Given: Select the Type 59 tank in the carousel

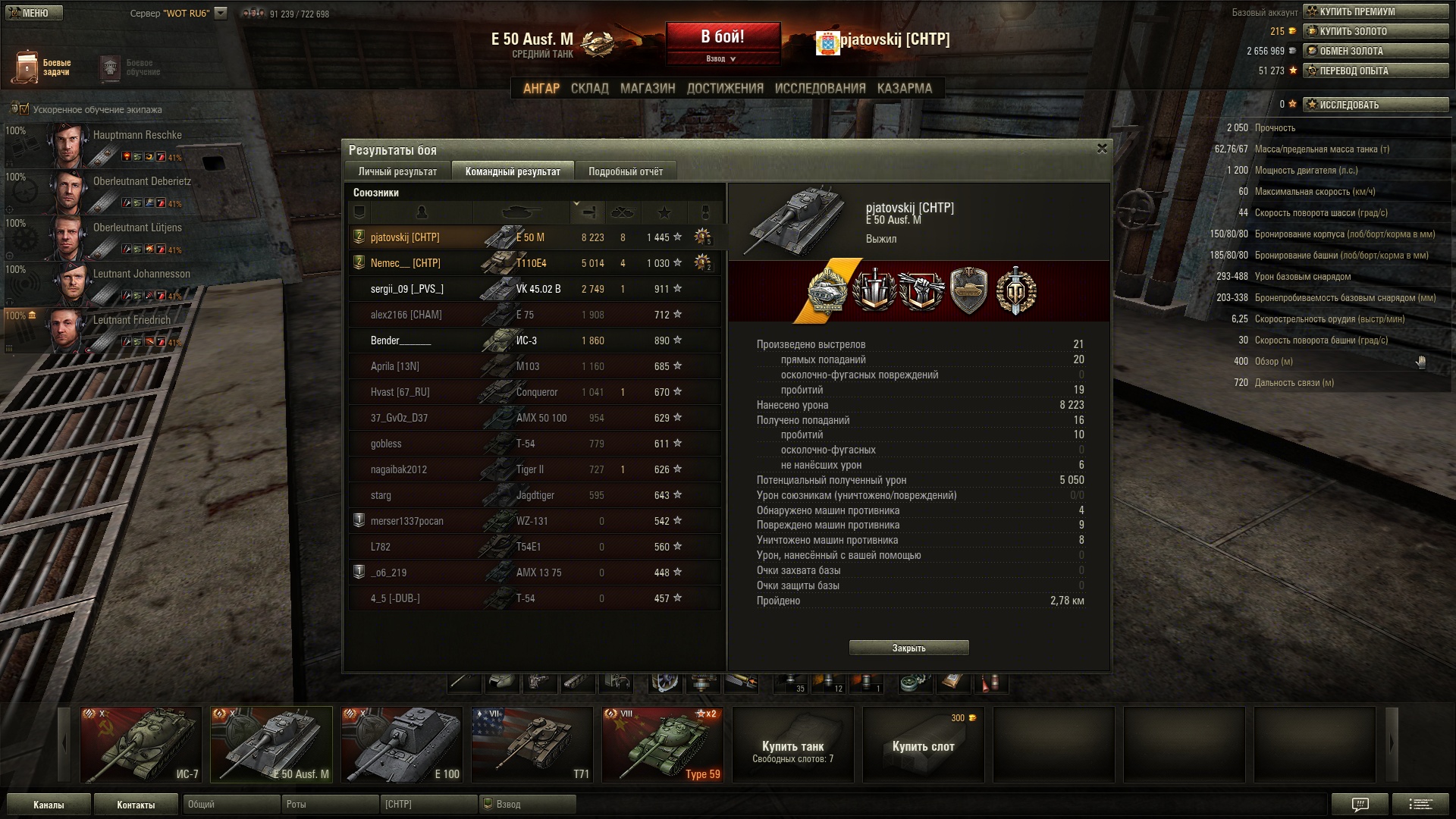Looking at the screenshot, I should (662, 744).
